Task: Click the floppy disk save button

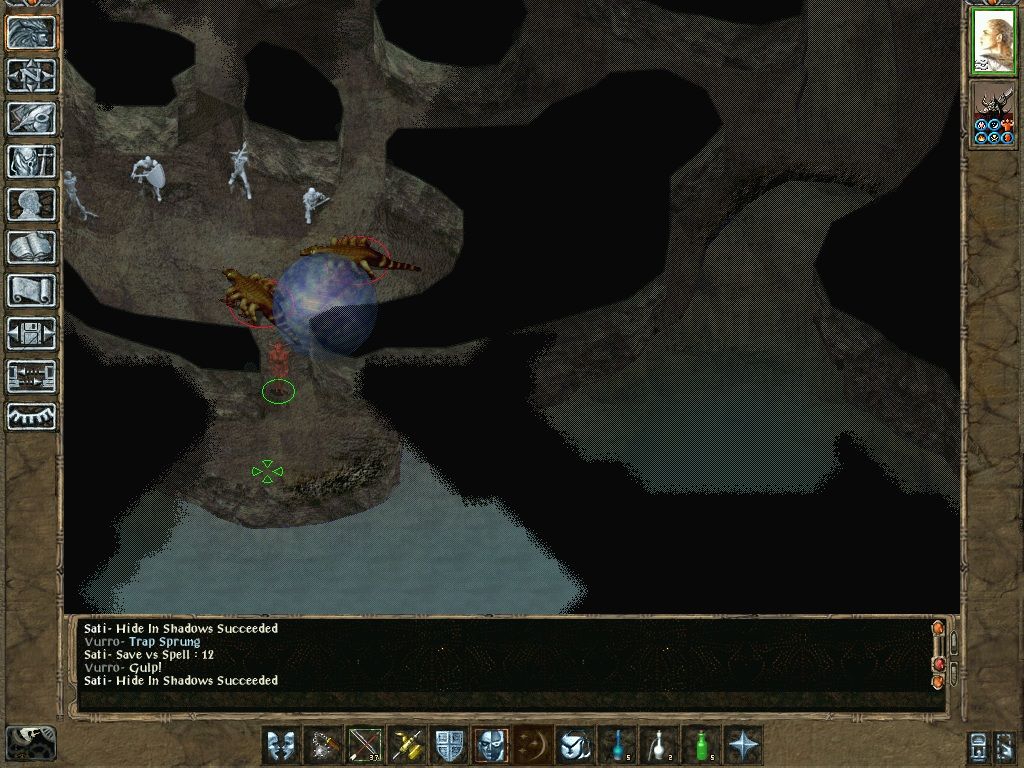Action: [31, 333]
